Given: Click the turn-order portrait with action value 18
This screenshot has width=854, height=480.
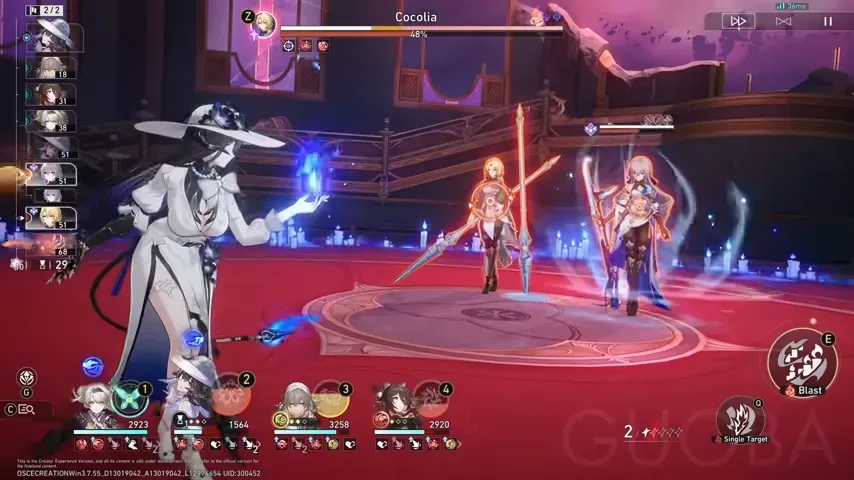Looking at the screenshot, I should click(50, 68).
